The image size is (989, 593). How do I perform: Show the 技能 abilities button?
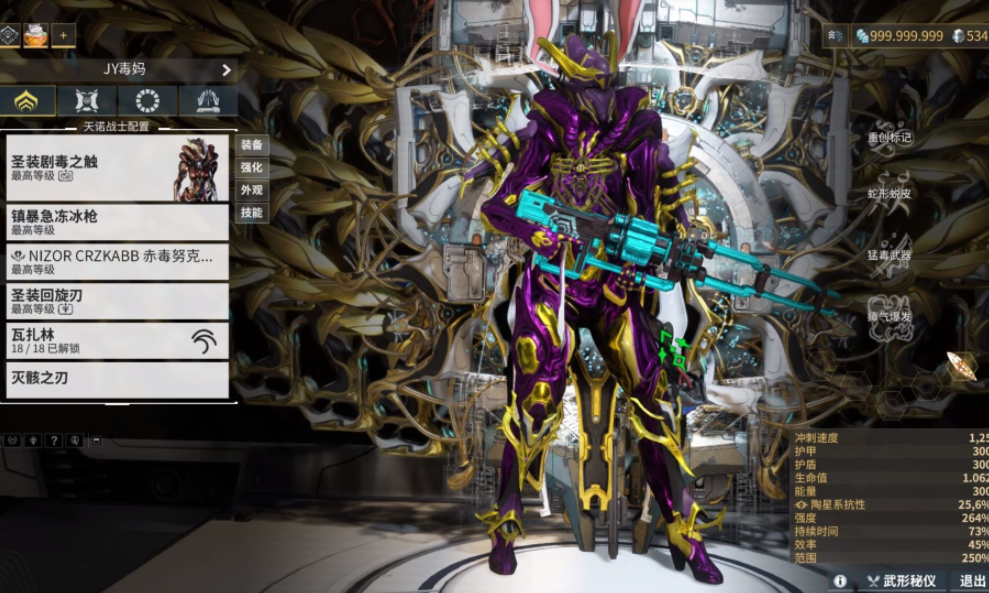point(251,213)
